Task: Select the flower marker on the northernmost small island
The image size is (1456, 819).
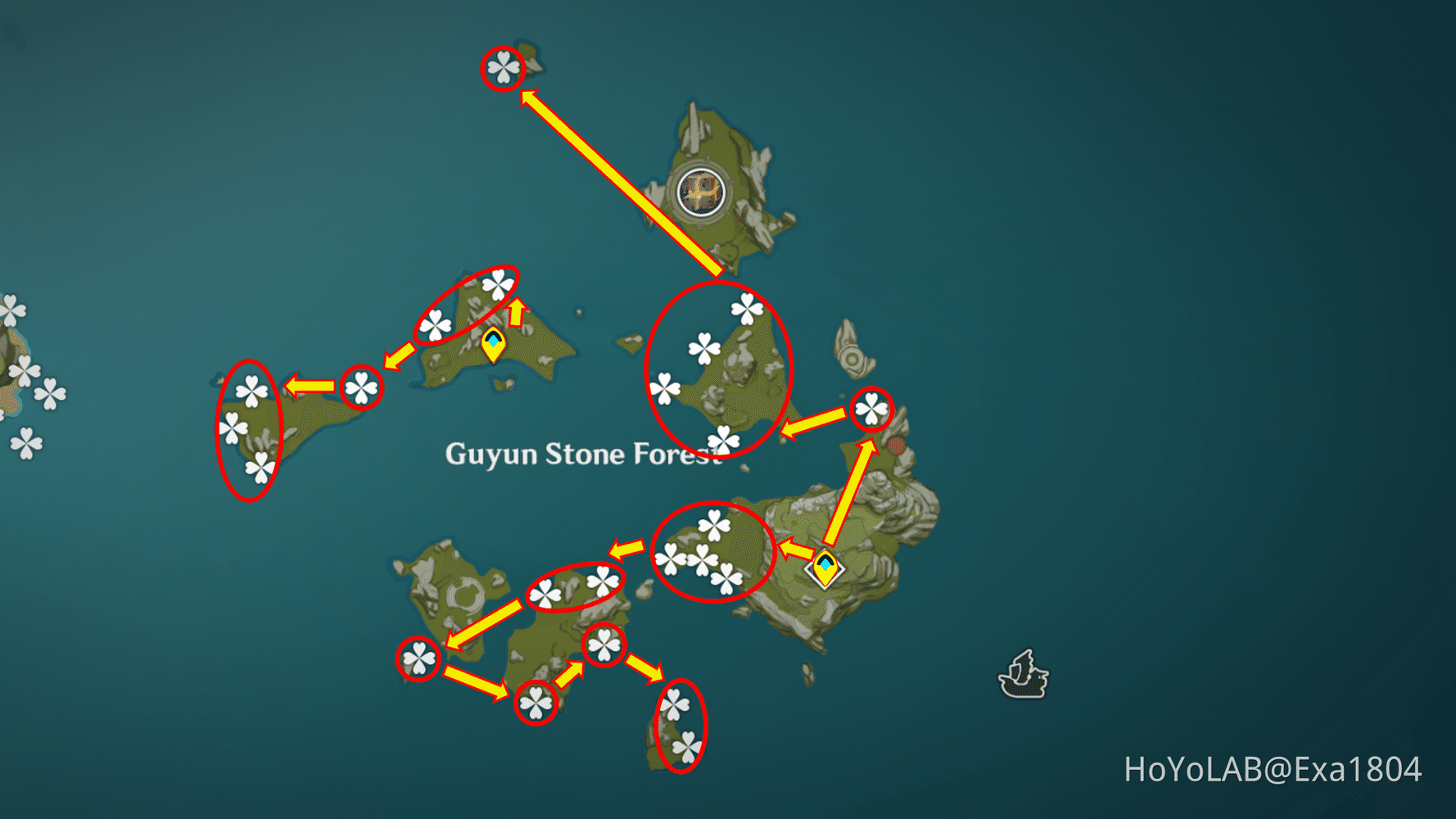Action: [x=504, y=68]
